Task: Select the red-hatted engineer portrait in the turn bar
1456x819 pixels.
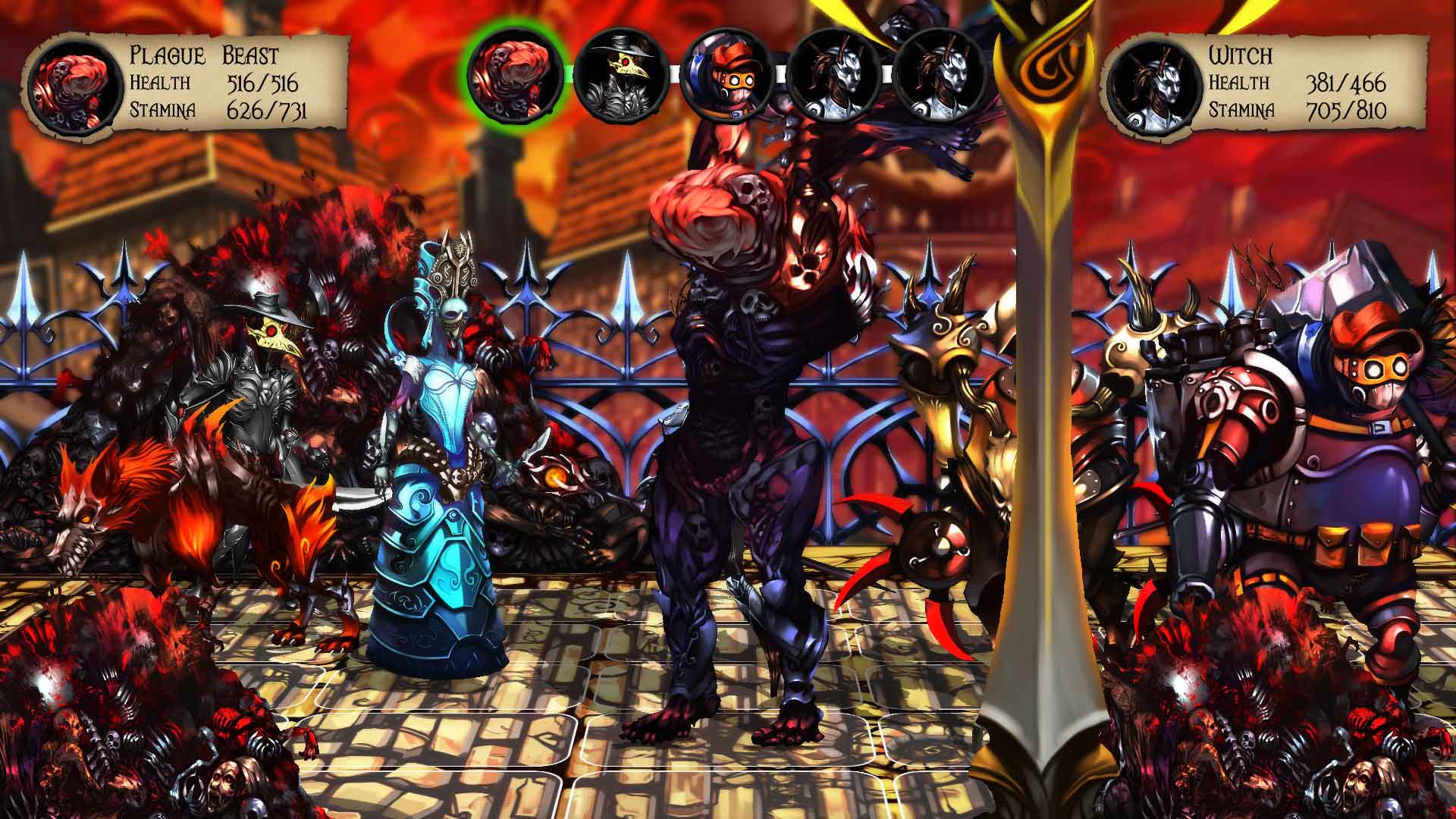Action: 729,76
